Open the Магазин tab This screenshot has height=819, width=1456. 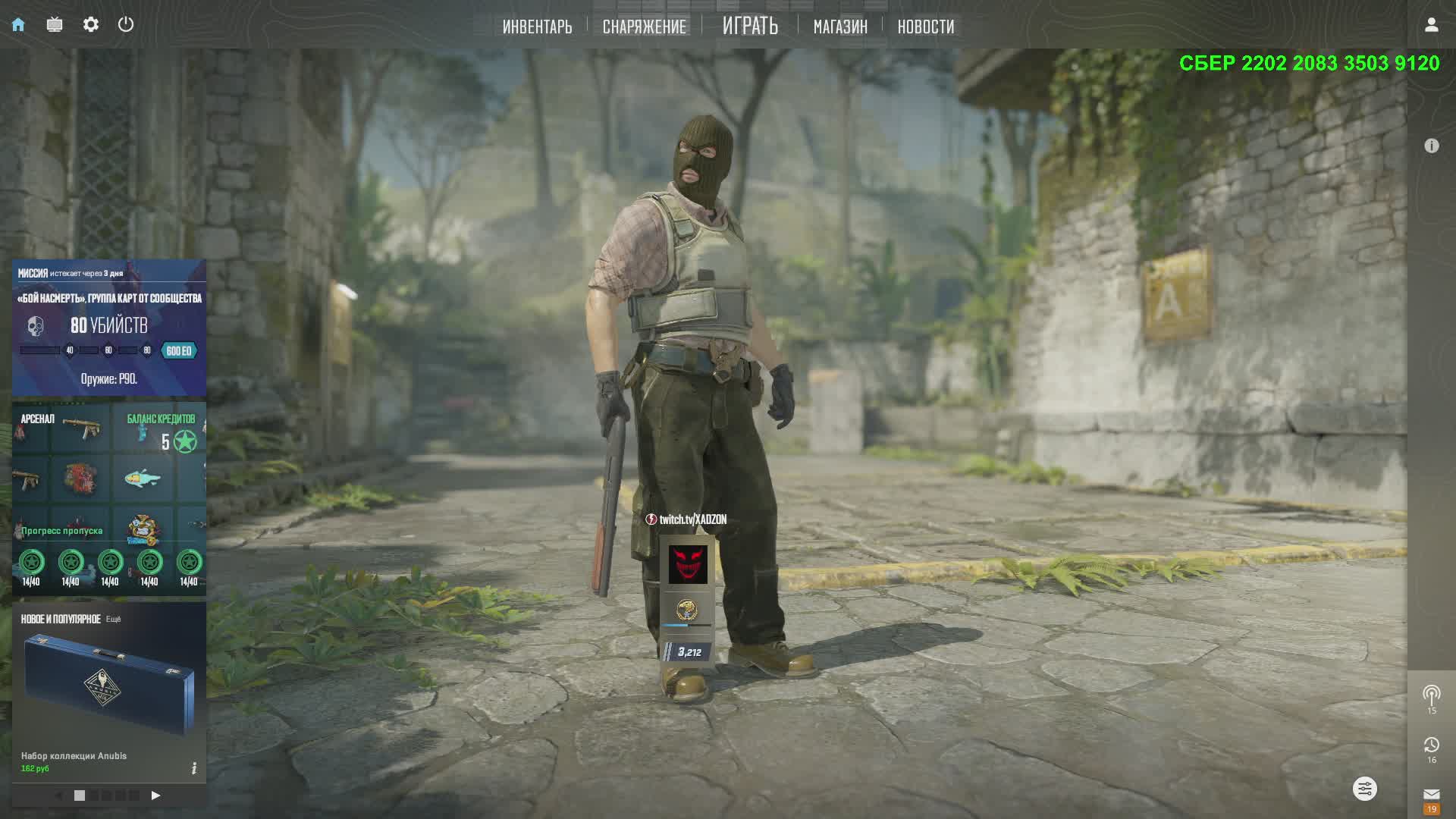[x=840, y=27]
